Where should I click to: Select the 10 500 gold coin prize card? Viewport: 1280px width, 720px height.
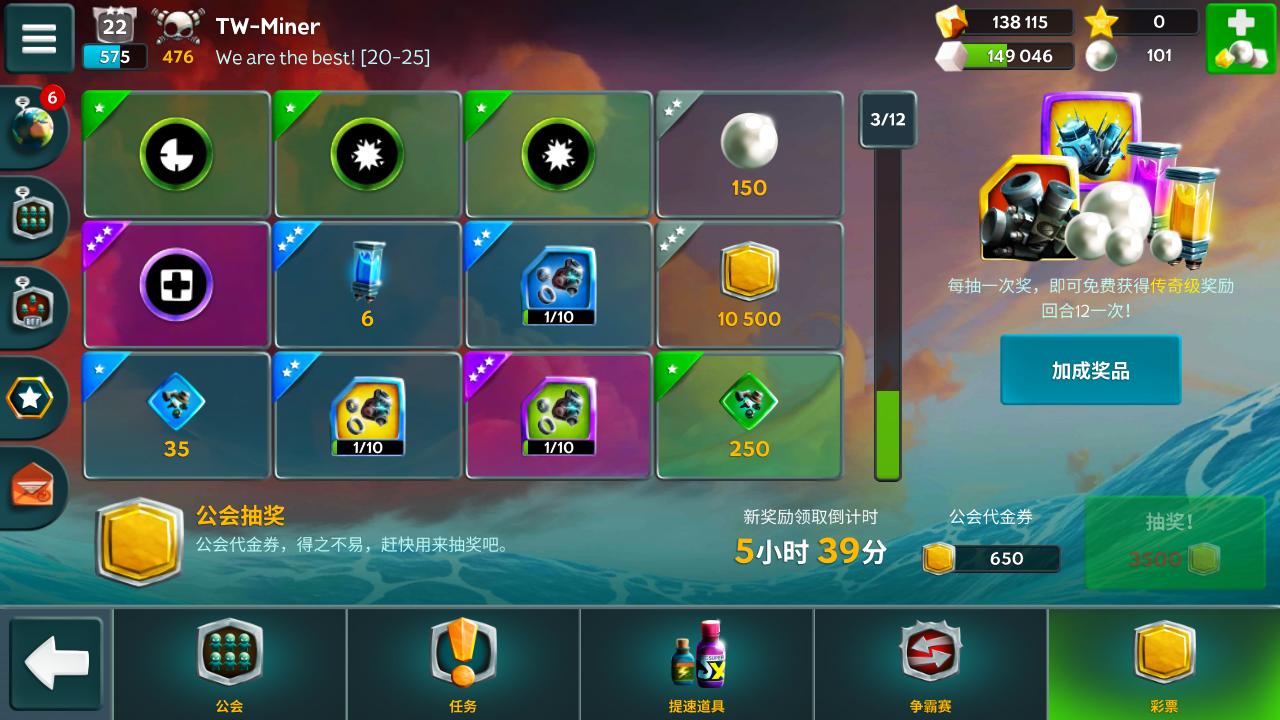749,285
